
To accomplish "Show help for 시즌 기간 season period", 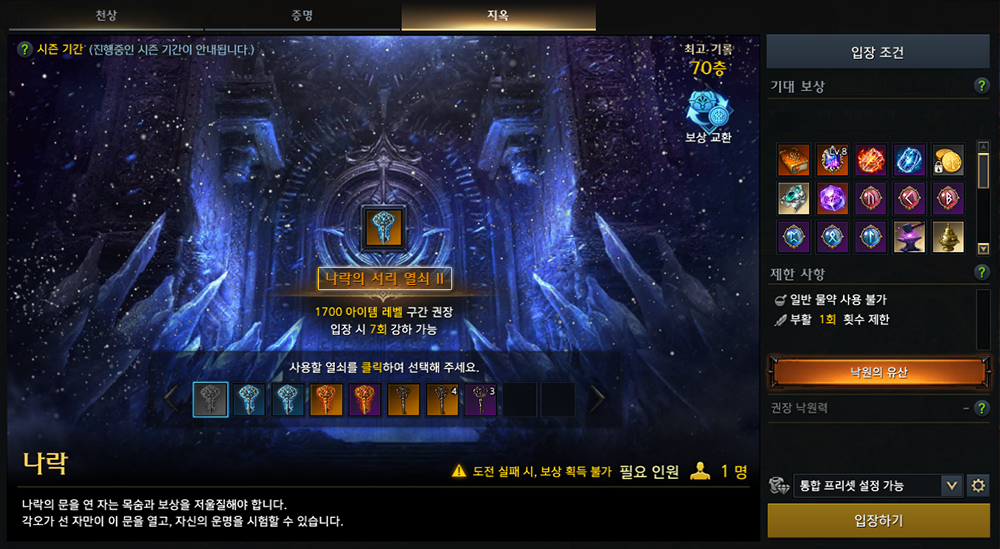I will 25,49.
